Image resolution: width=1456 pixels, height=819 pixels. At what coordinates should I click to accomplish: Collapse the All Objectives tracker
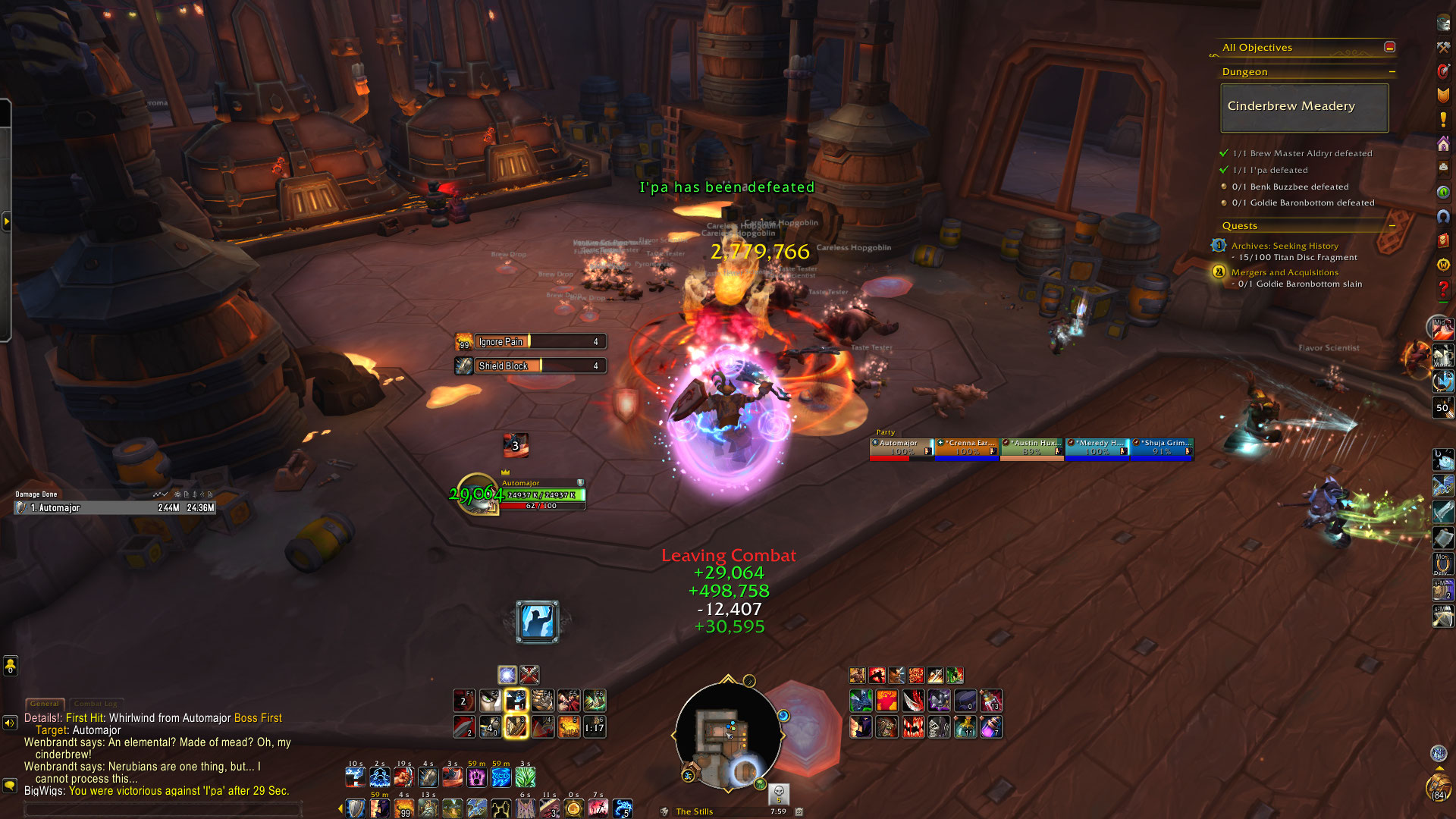1389,47
